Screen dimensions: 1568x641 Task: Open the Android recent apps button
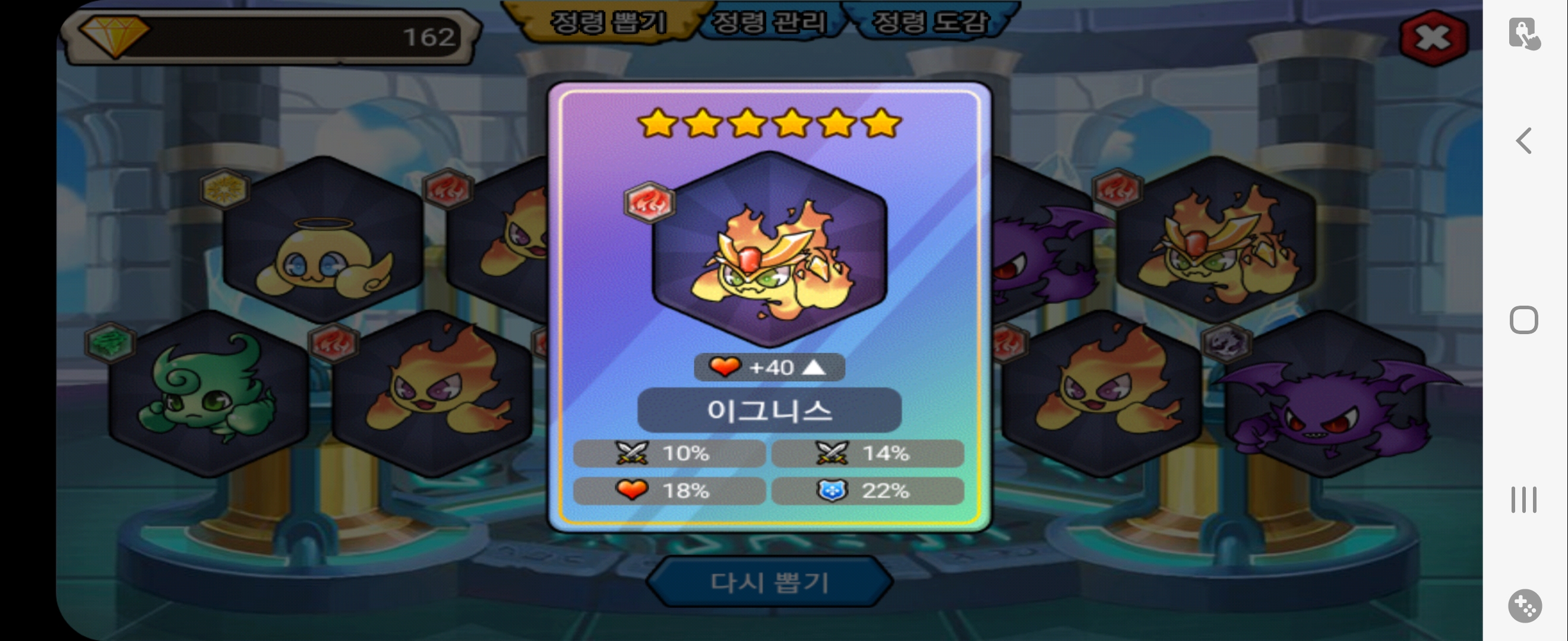pos(1523,499)
